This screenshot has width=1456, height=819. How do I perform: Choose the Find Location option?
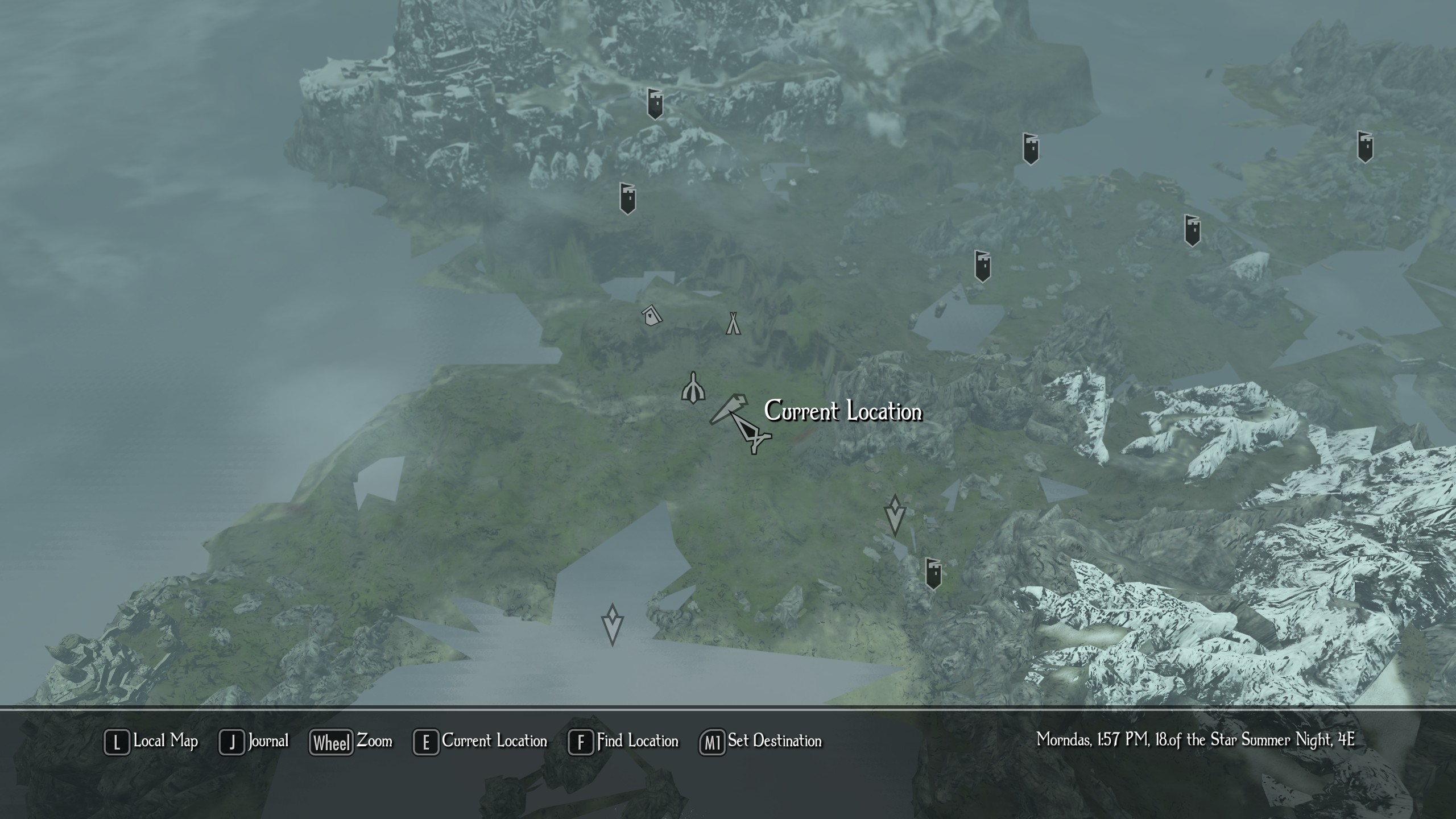tap(624, 742)
